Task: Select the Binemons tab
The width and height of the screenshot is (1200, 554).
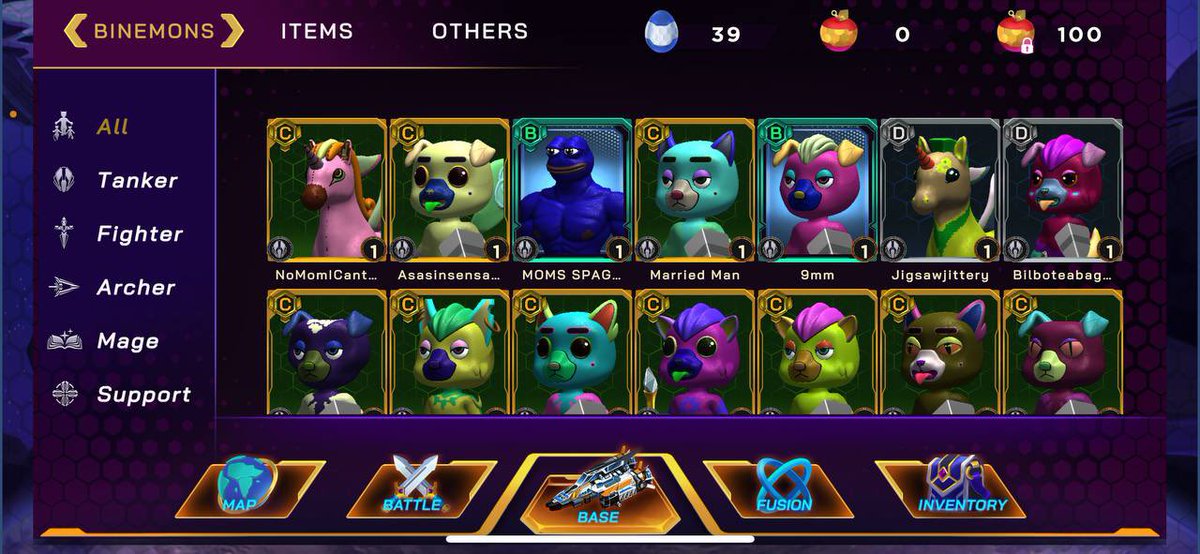Action: (154, 31)
